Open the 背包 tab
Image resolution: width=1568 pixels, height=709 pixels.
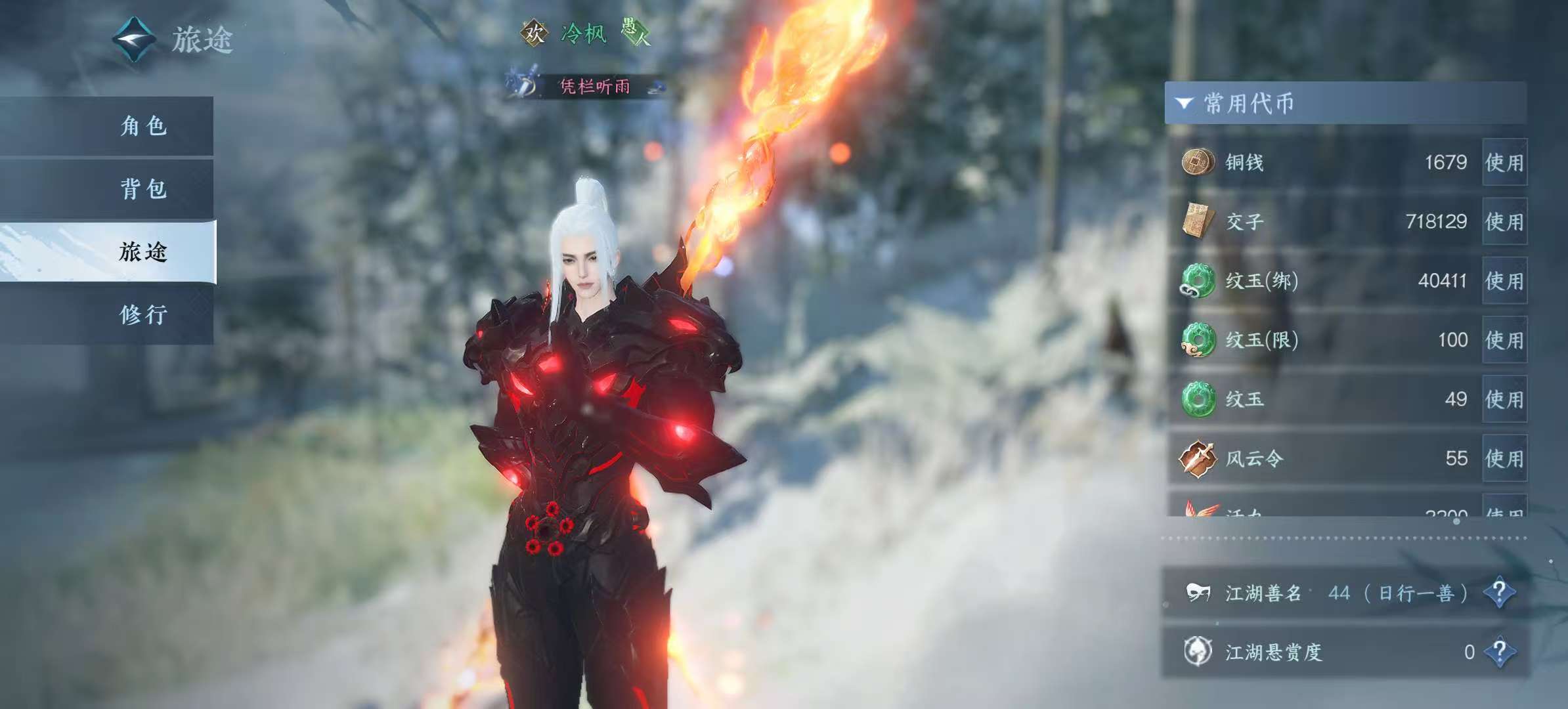pos(143,189)
